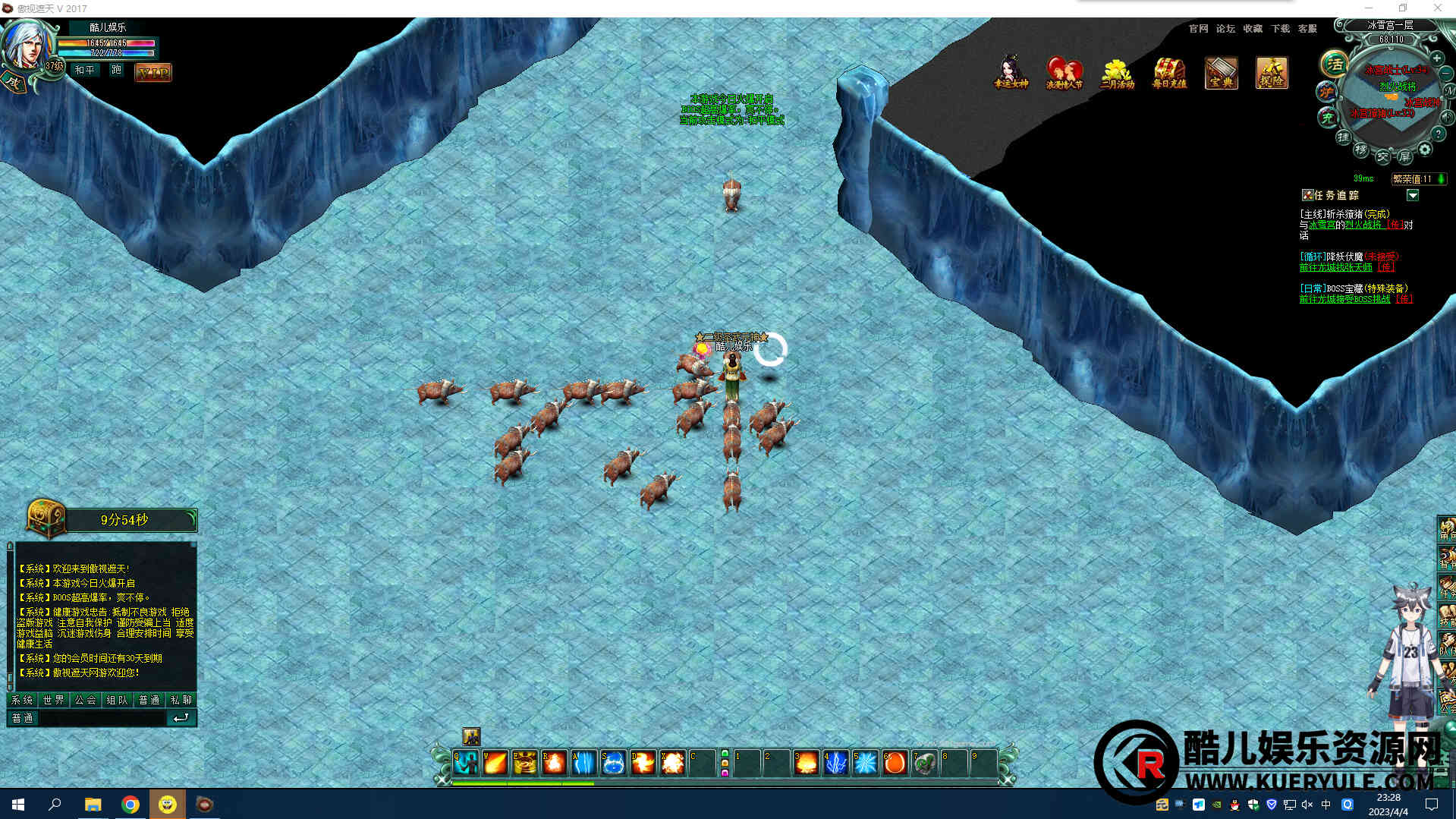The image size is (1456, 819).
Task: Collapse the 任务追踪 quest tracker dropdown
Action: point(1412,196)
